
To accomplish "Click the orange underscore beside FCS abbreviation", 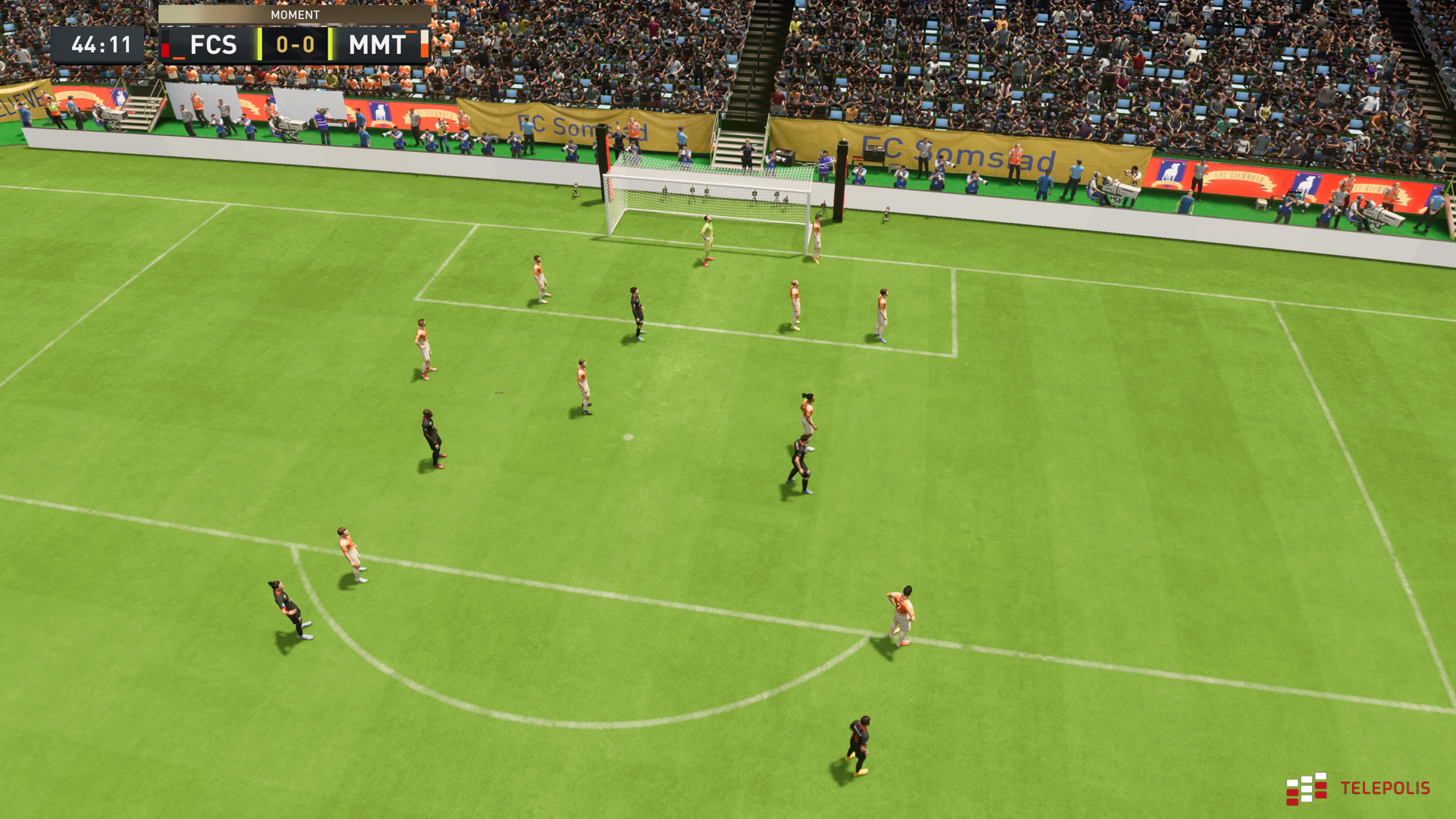I will tap(179, 58).
